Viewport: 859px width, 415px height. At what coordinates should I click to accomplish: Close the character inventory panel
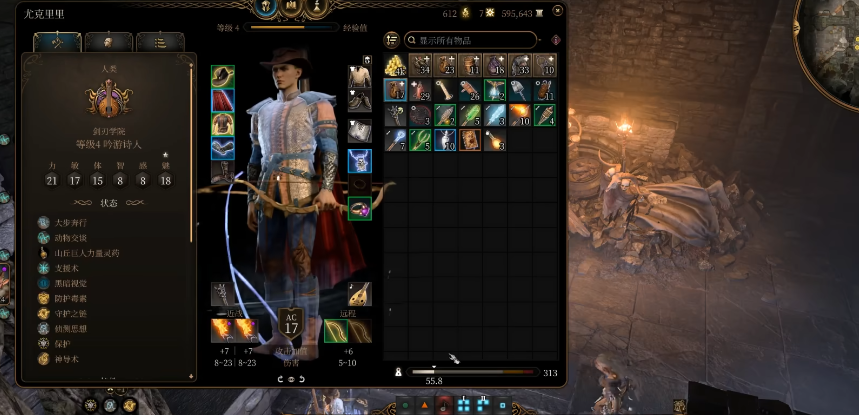coord(555,10)
